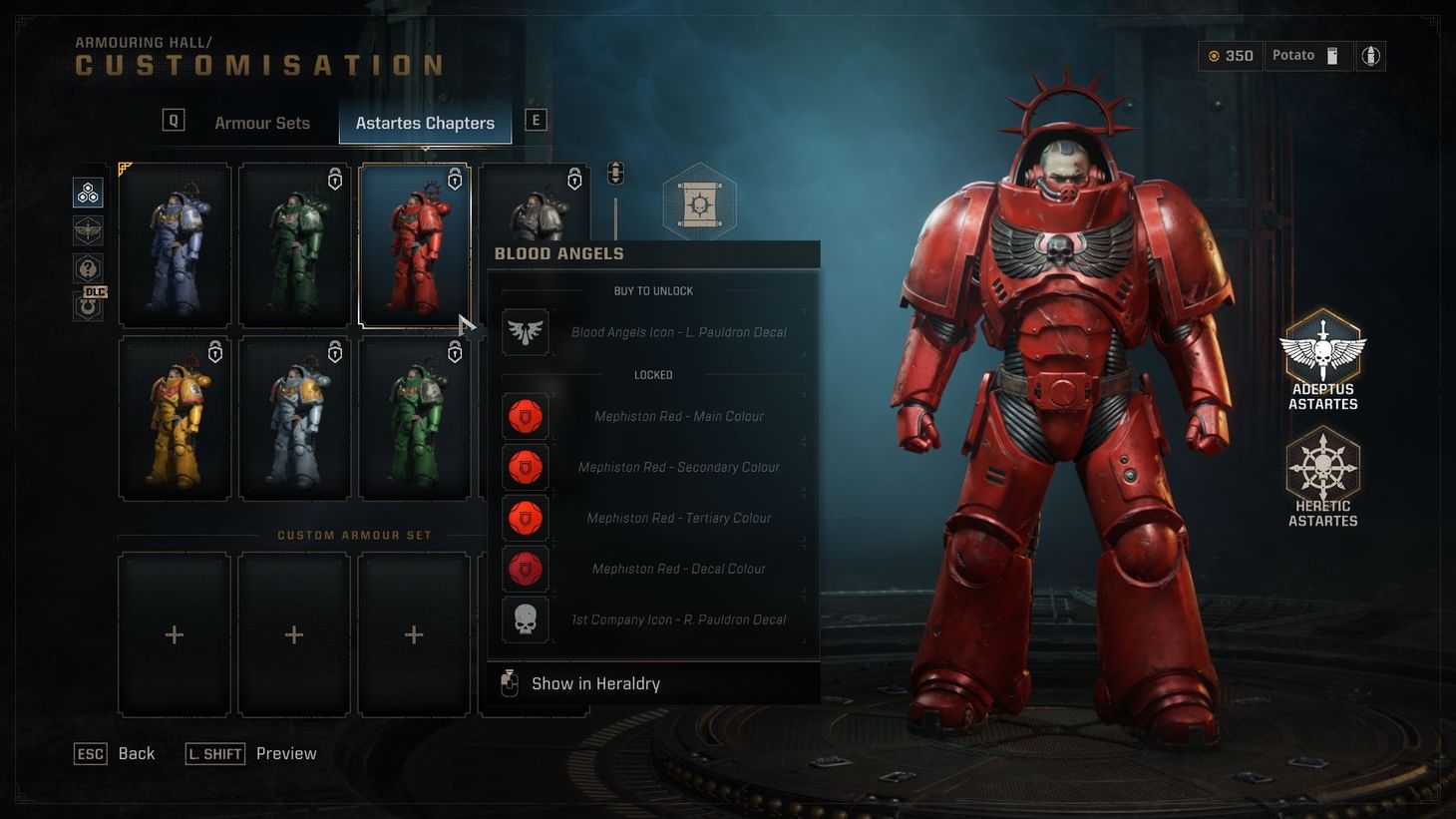This screenshot has width=1456, height=819.
Task: Expand the Buy to Unlock section
Action: pyautogui.click(x=653, y=290)
